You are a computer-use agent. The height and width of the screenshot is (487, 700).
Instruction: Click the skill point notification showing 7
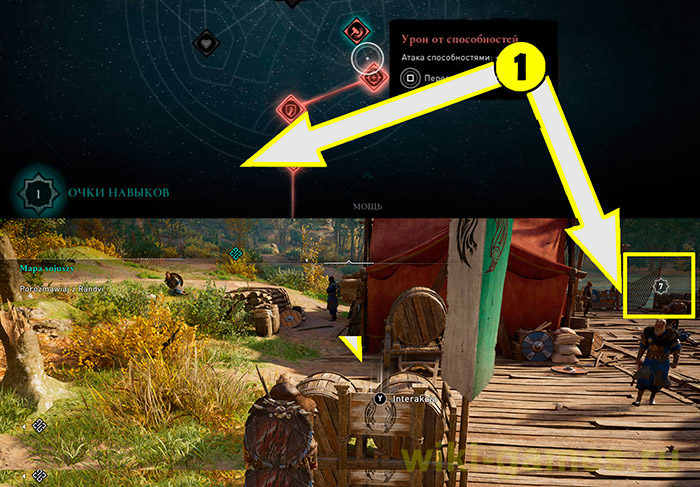[x=659, y=286]
